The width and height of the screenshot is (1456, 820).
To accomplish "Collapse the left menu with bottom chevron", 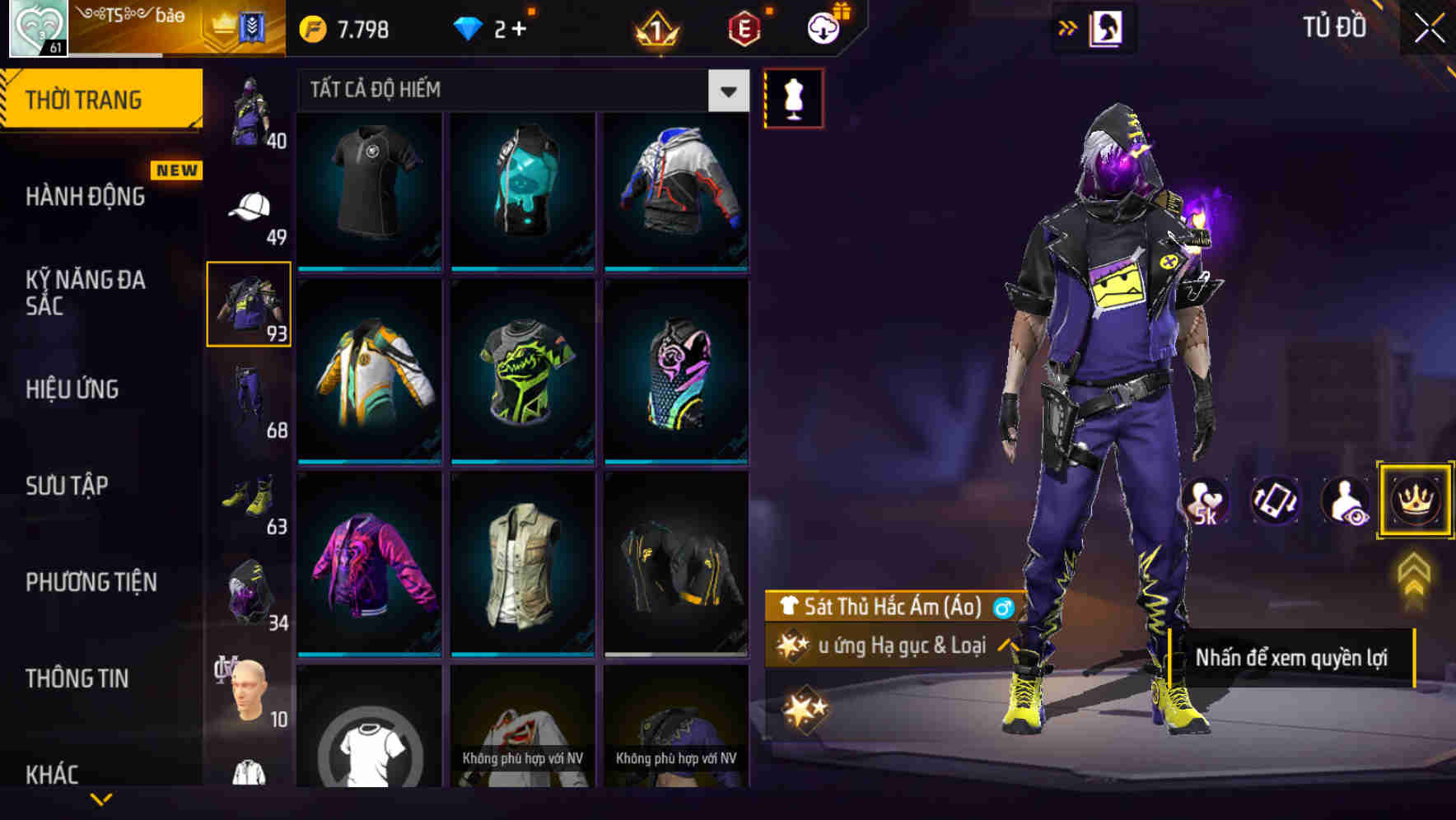I will [101, 799].
